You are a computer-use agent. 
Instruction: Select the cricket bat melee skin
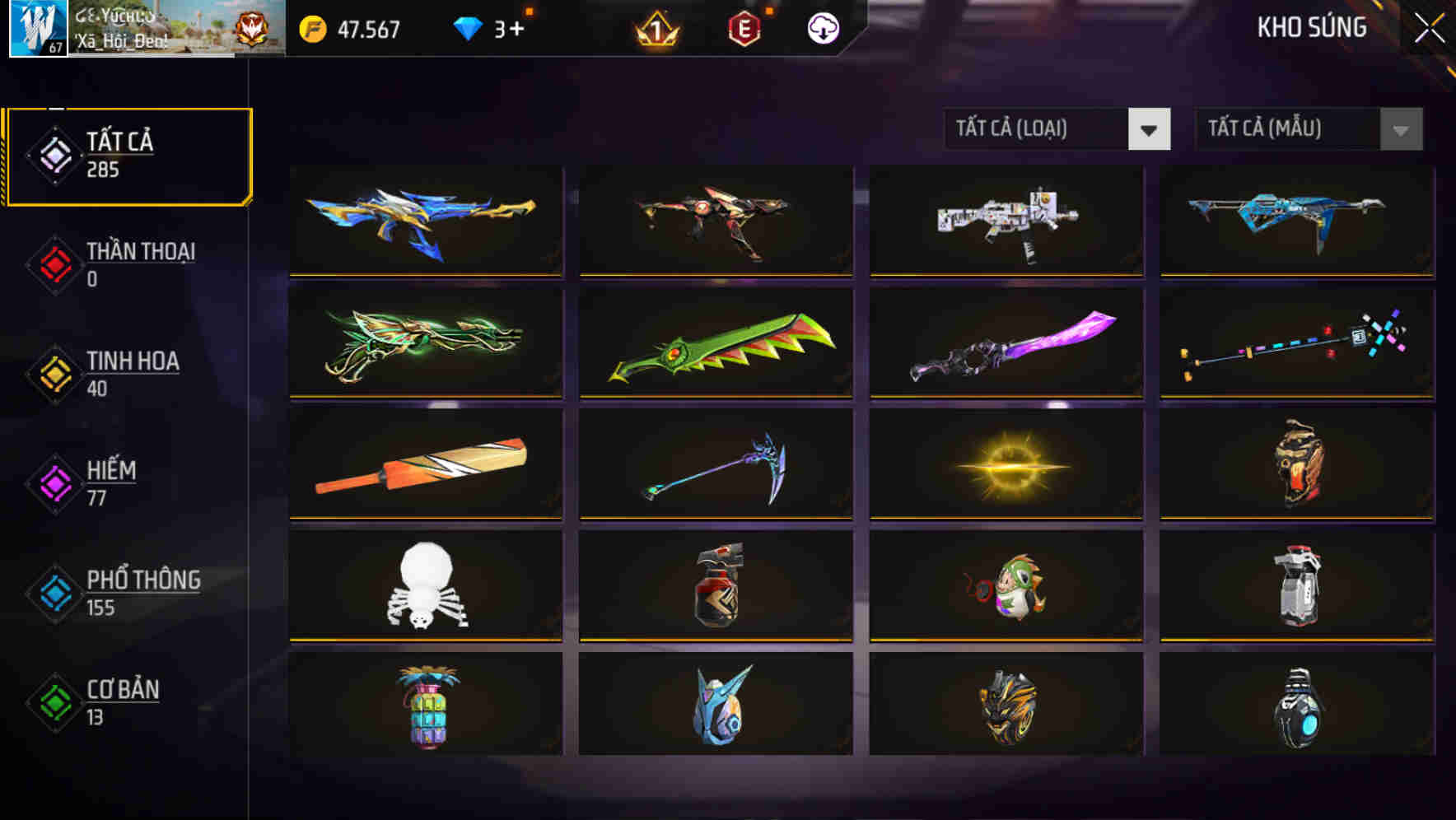tap(424, 464)
